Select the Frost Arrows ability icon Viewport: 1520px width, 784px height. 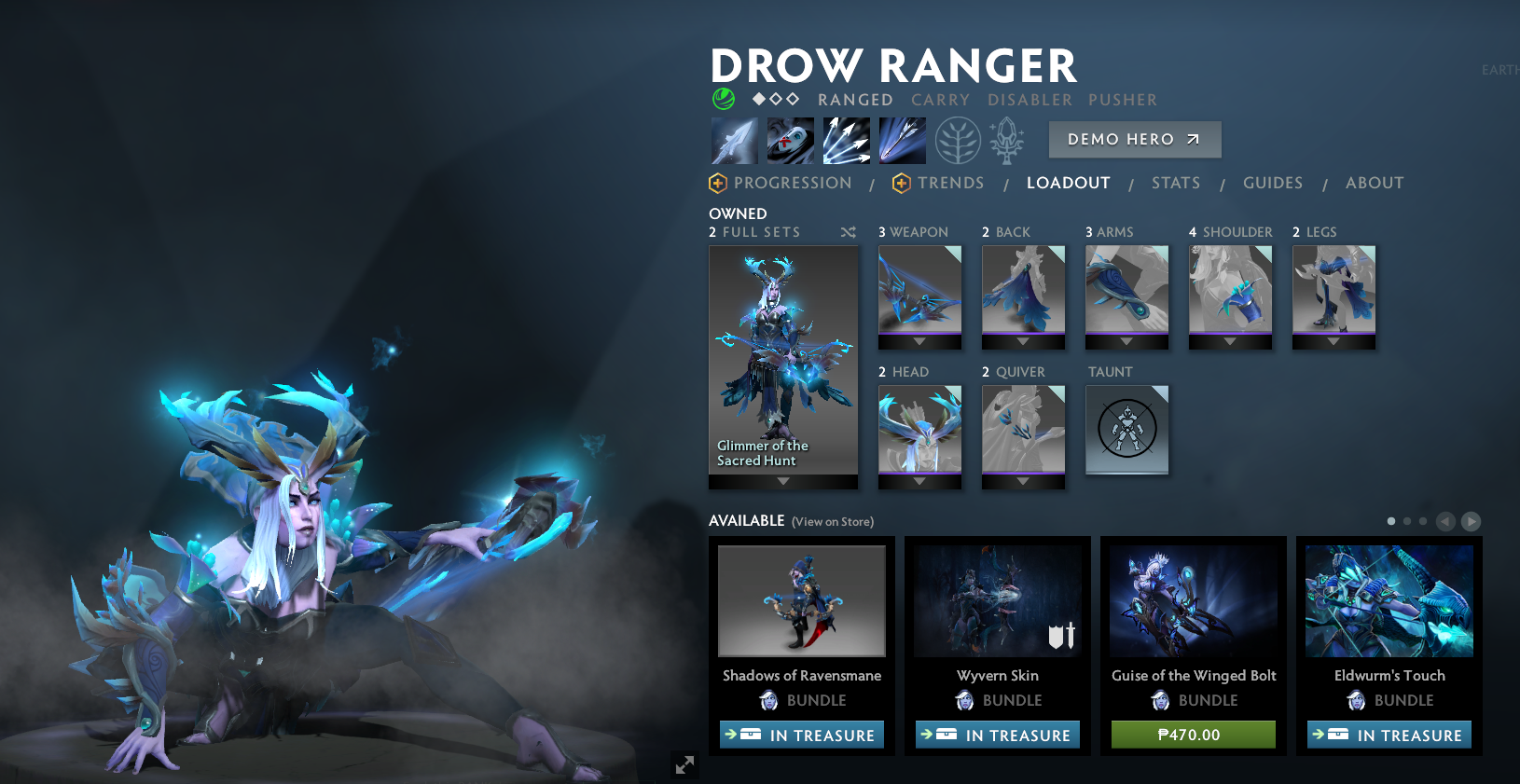pyautogui.click(x=734, y=140)
